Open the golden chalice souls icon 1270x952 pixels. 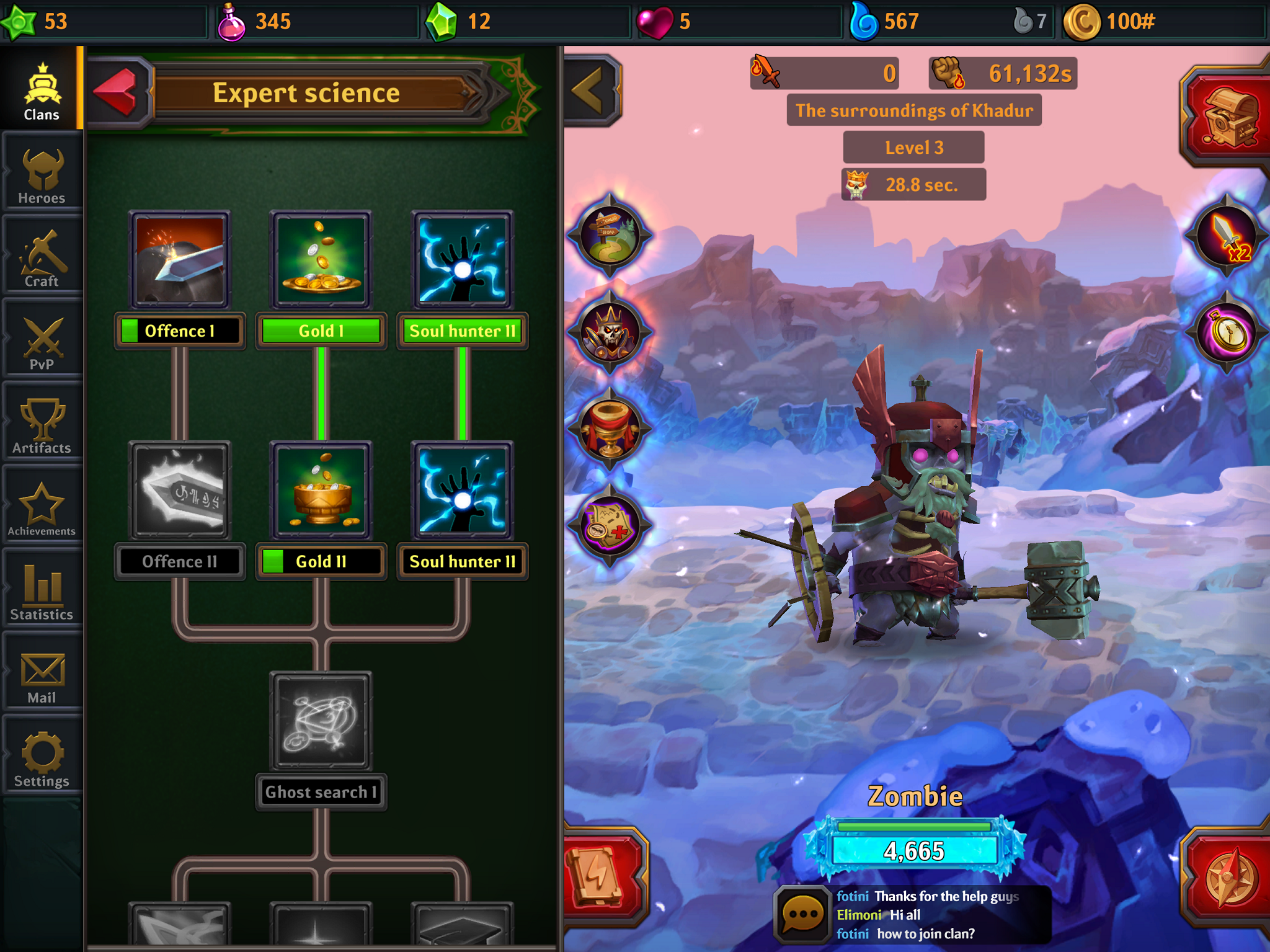[x=611, y=428]
